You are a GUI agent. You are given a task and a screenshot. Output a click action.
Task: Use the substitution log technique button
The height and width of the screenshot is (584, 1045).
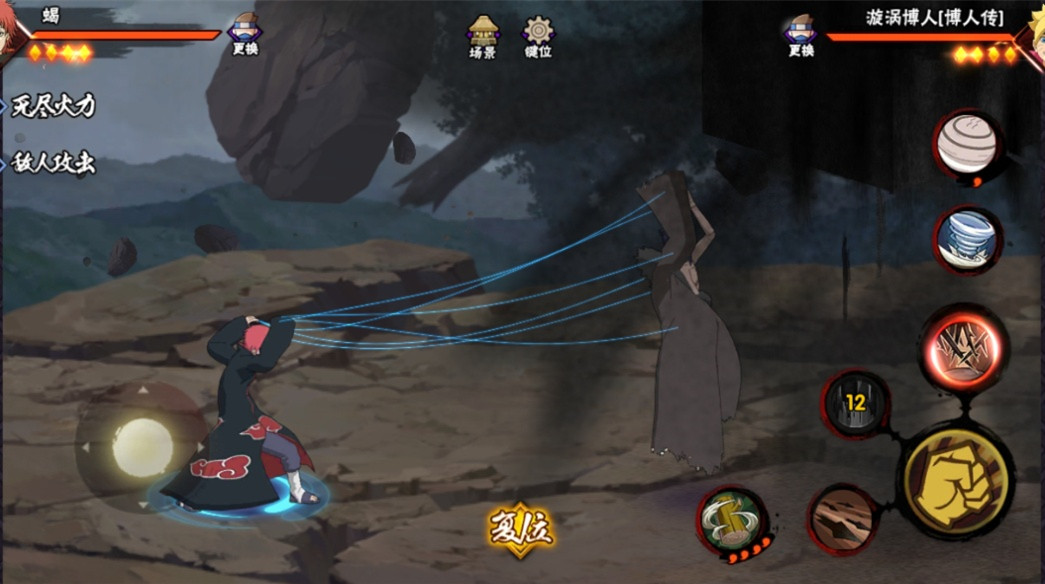click(x=732, y=520)
